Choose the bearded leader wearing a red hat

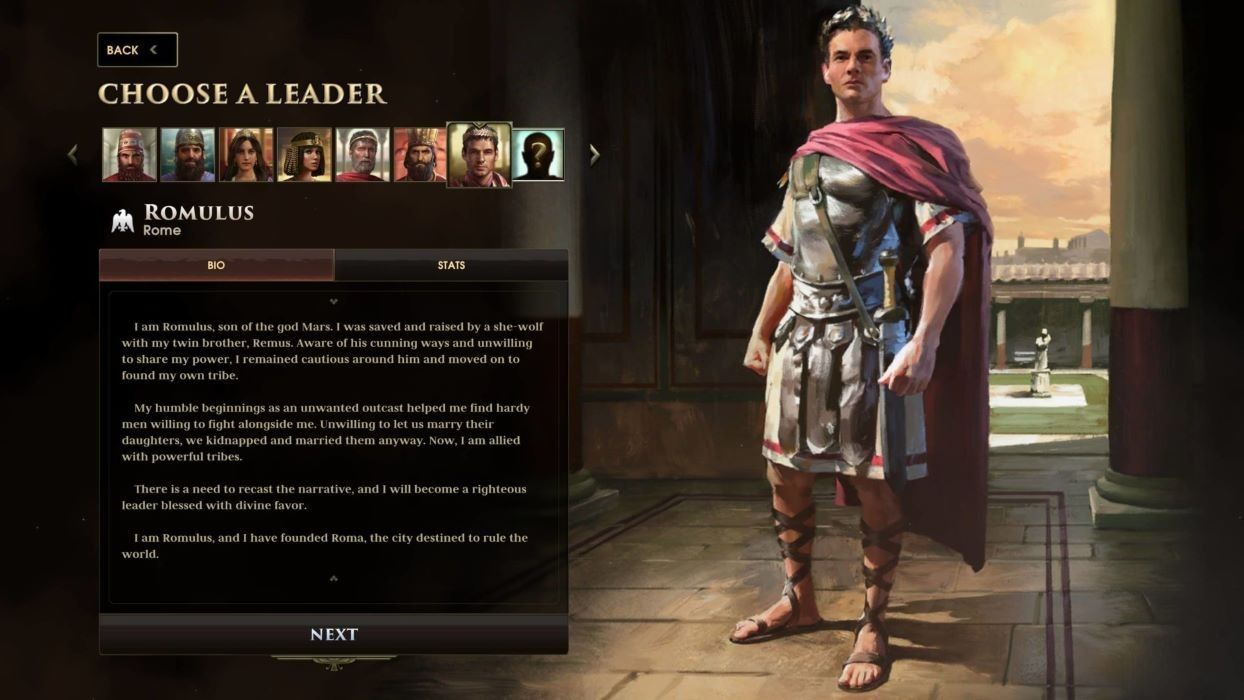[x=130, y=155]
